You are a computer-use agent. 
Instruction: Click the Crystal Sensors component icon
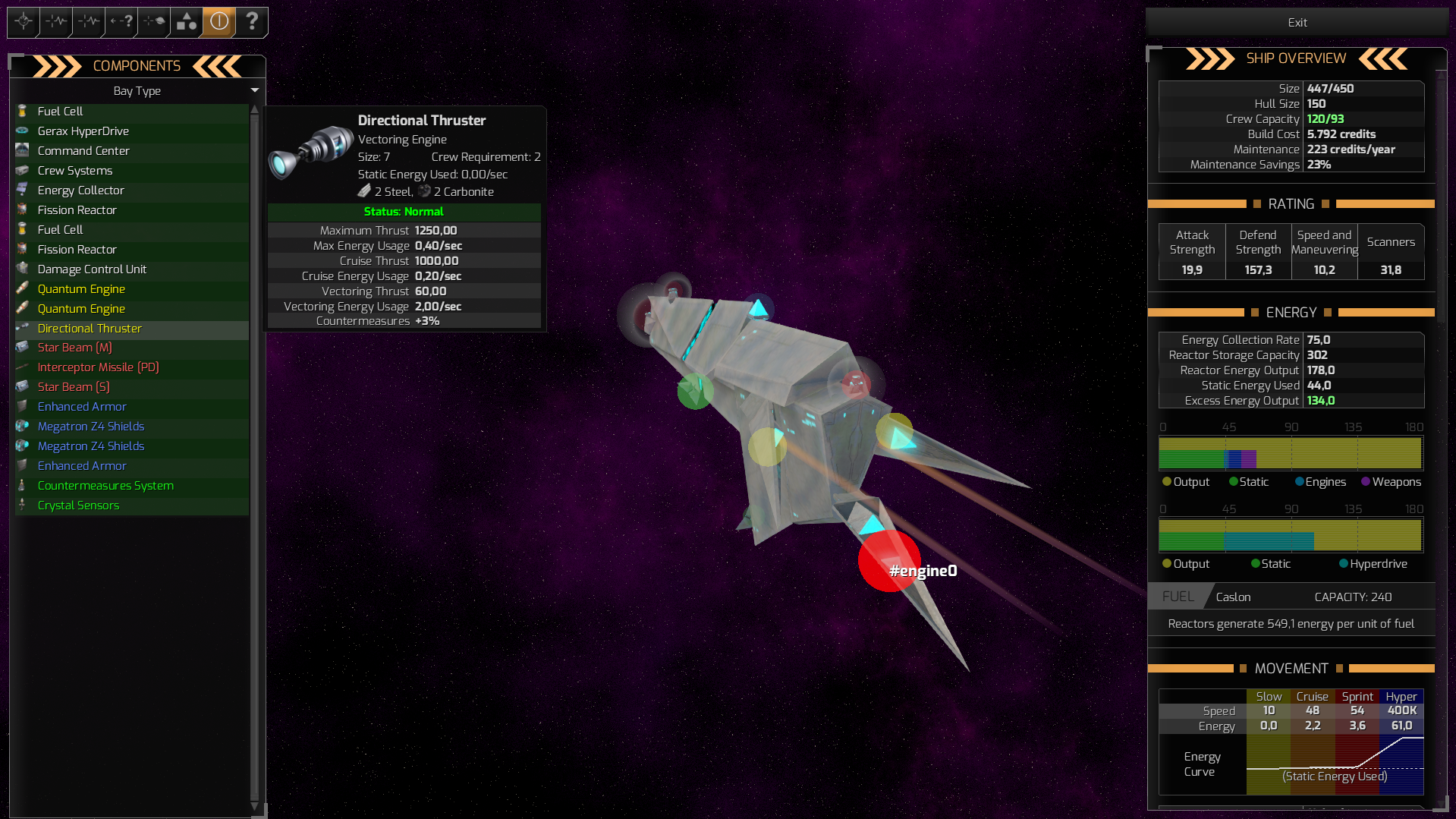click(x=22, y=505)
